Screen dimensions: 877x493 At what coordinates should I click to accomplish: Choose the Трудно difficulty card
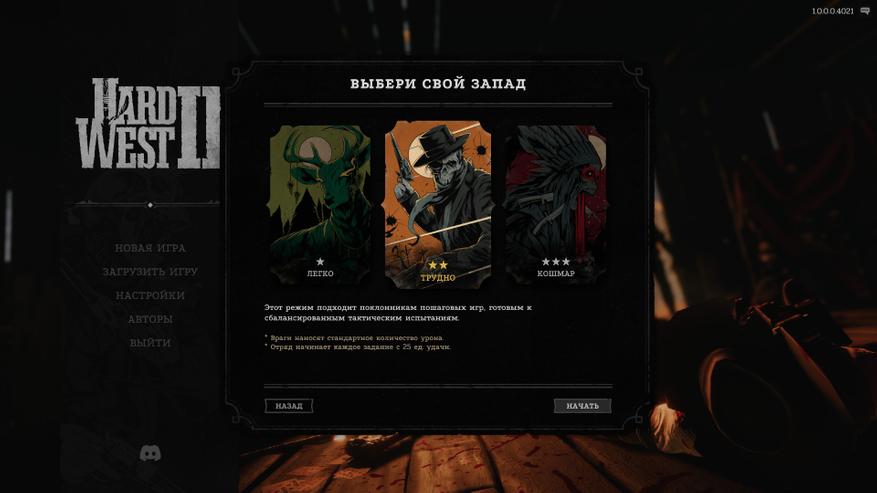click(x=438, y=205)
